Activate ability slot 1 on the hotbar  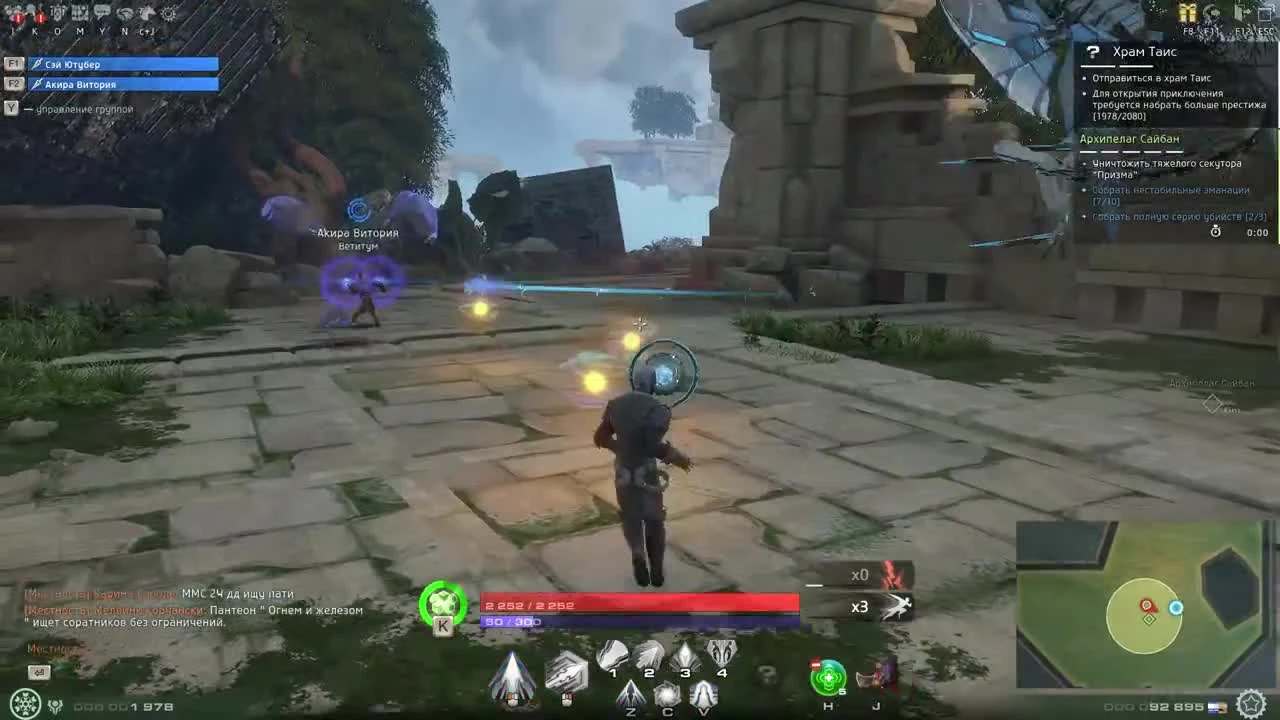click(612, 653)
